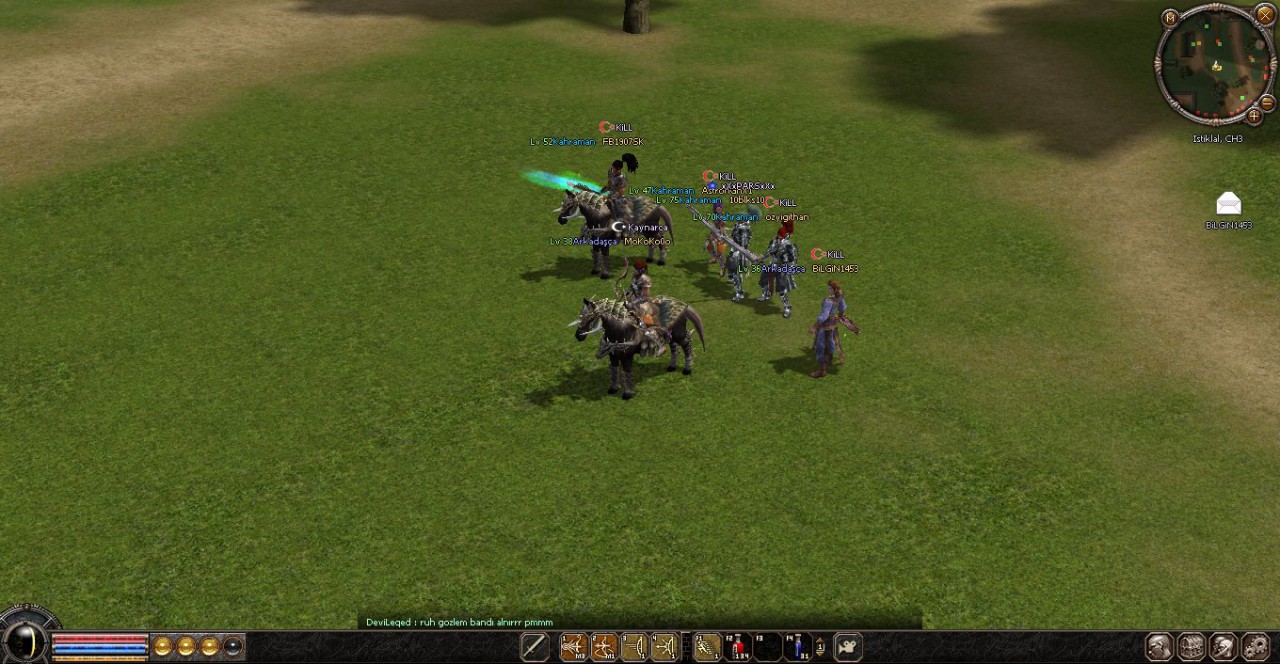Screen dimensions: 1280x664
Task: Activate the F1 sprint skill slot
Action: (707, 647)
